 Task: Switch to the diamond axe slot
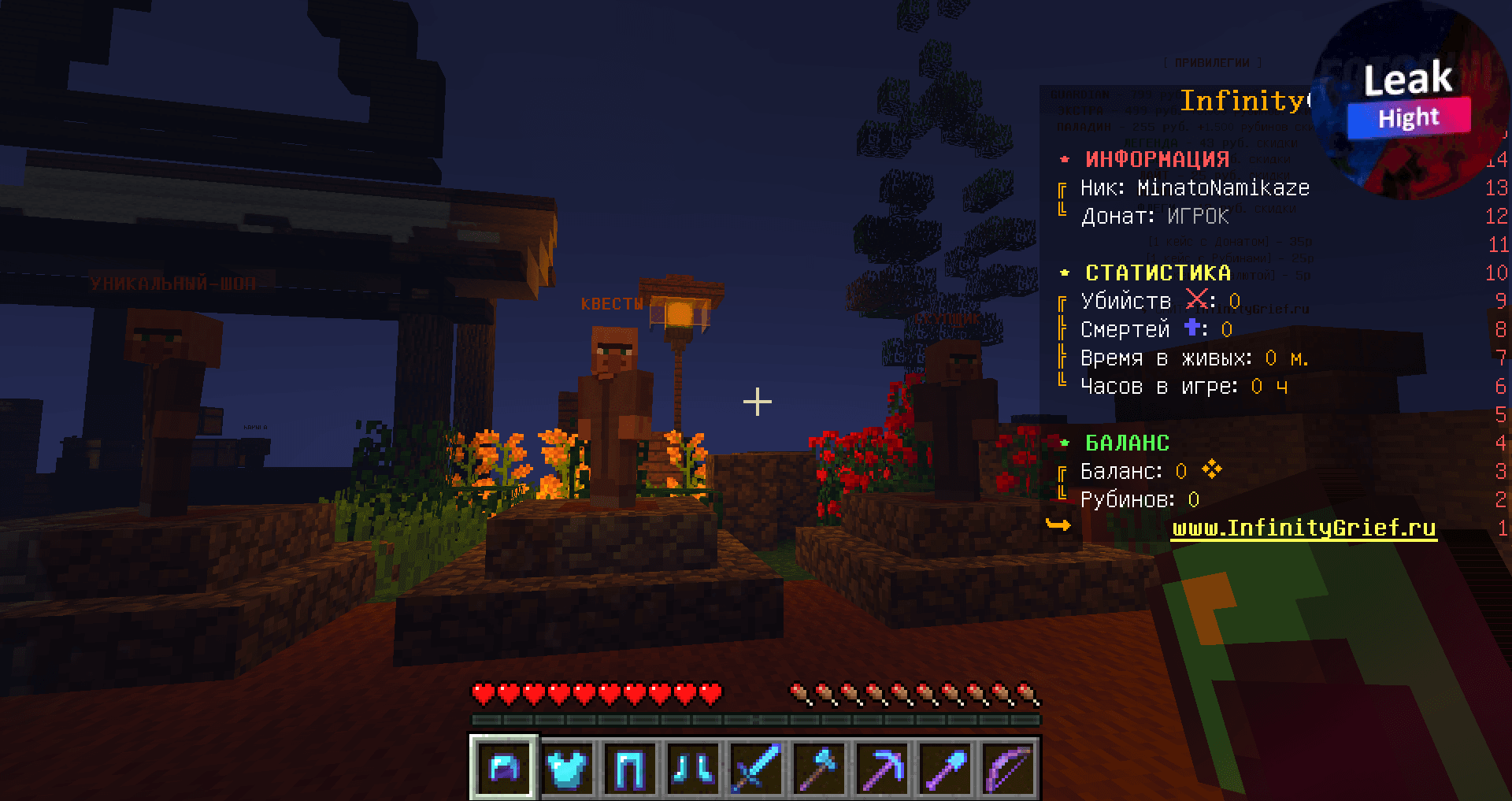point(819,767)
